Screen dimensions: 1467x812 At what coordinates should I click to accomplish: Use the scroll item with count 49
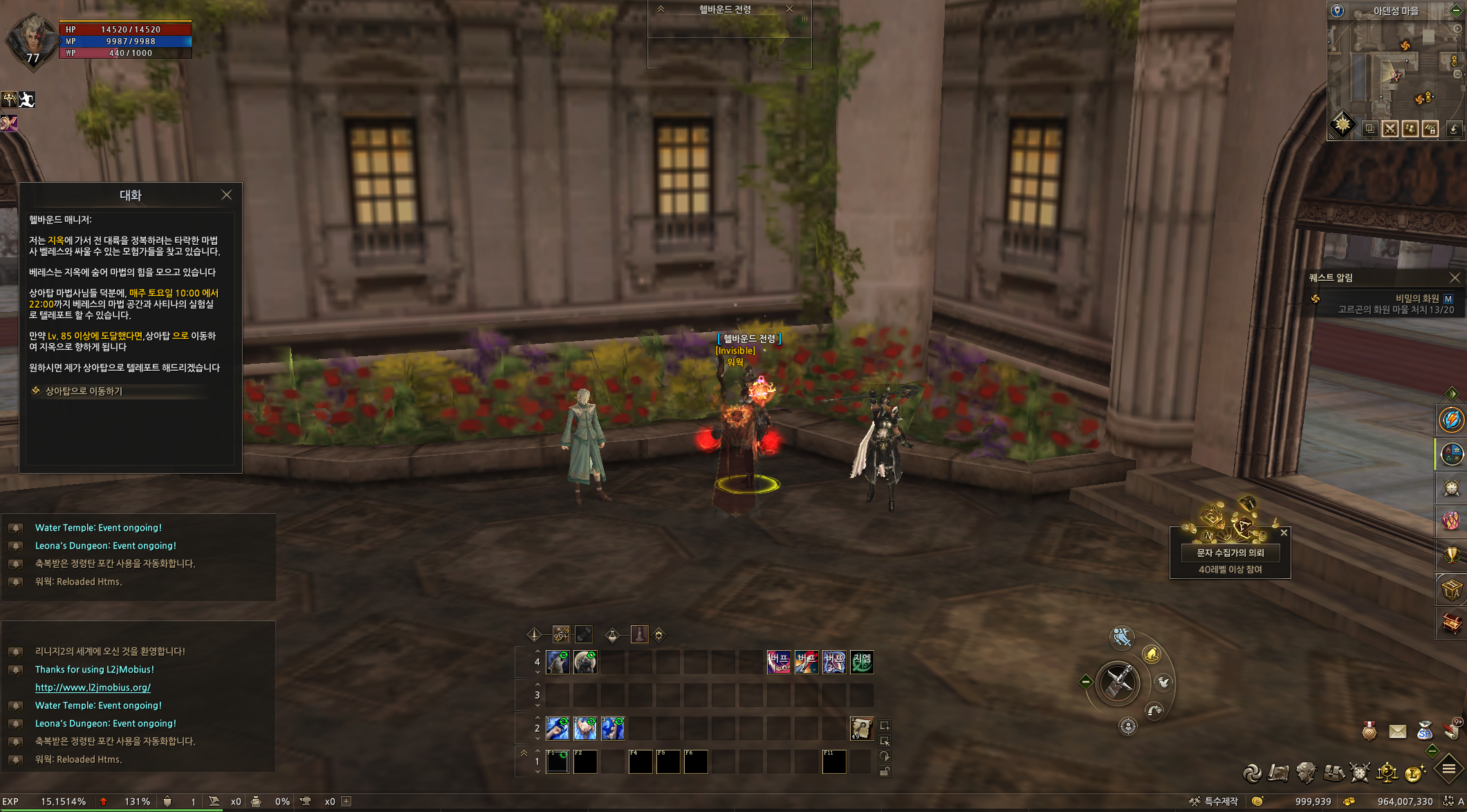click(861, 728)
